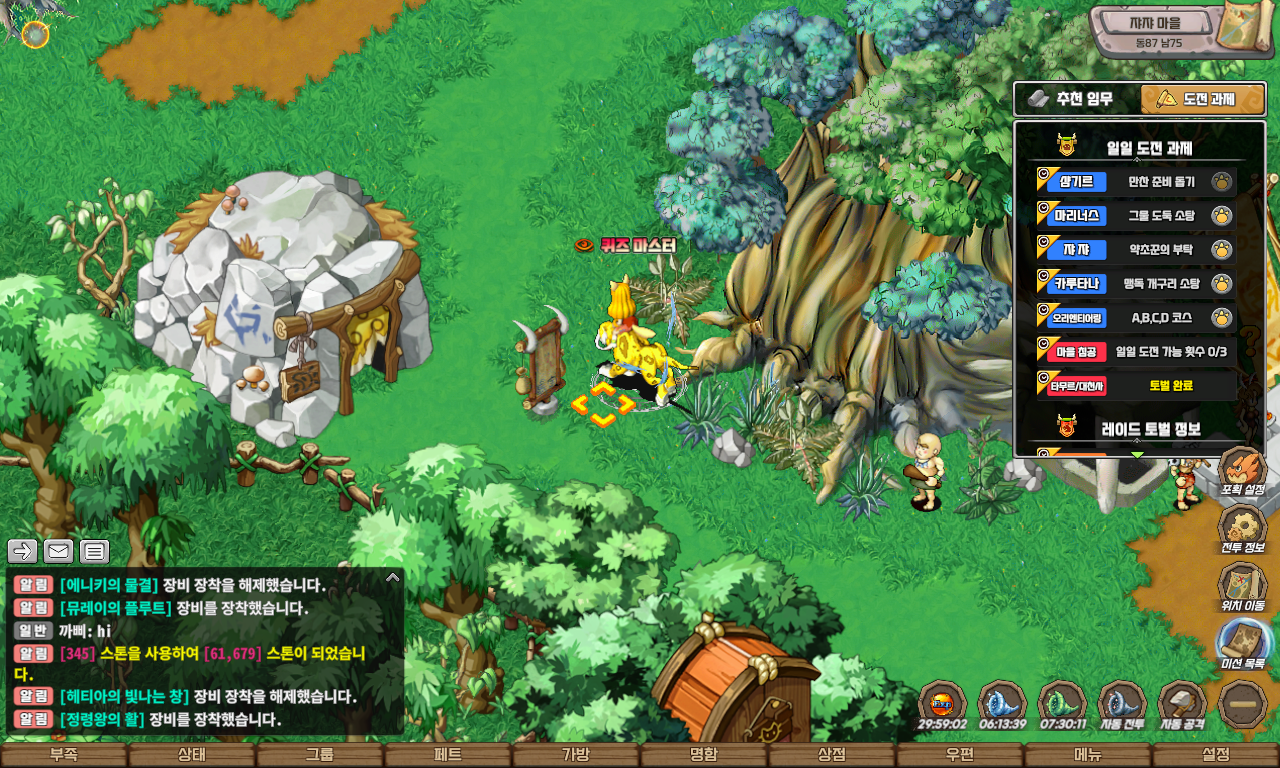Open the mail envelope button above chat
Viewport: 1280px width, 768px height.
click(58, 551)
